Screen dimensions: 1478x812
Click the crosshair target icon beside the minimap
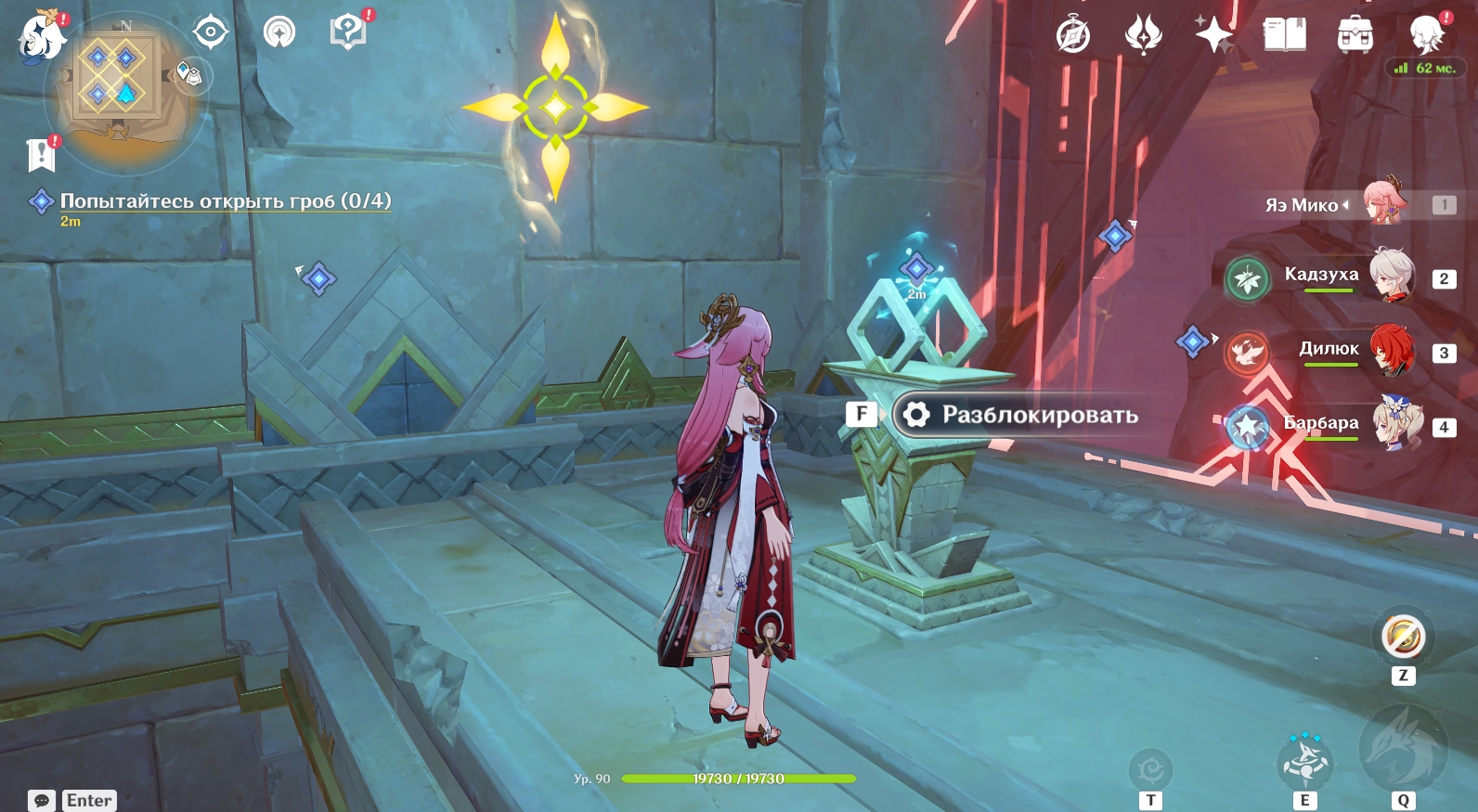(211, 32)
